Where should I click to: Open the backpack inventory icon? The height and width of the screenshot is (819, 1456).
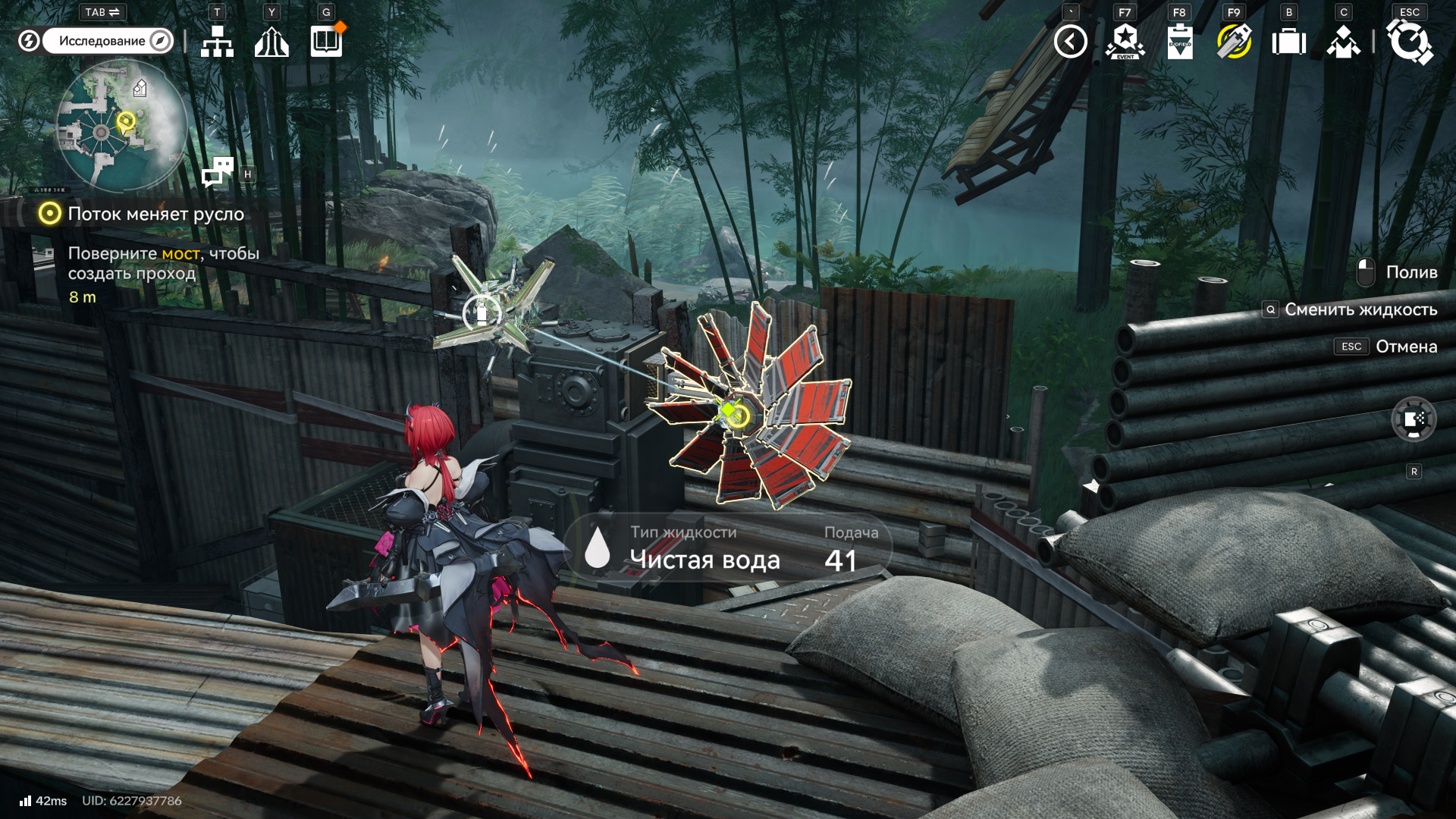pos(1288,42)
